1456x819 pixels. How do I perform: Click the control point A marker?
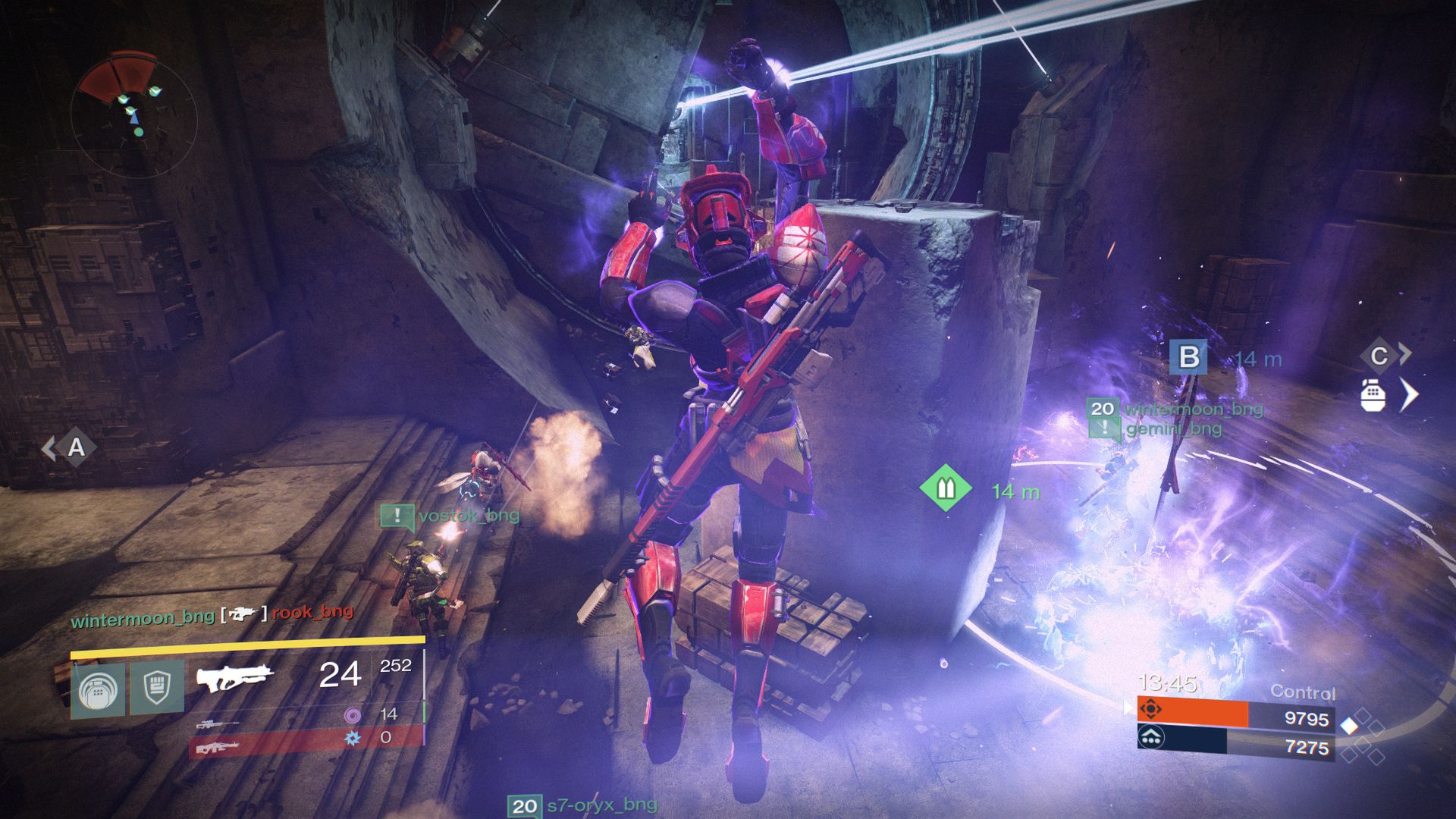click(77, 448)
